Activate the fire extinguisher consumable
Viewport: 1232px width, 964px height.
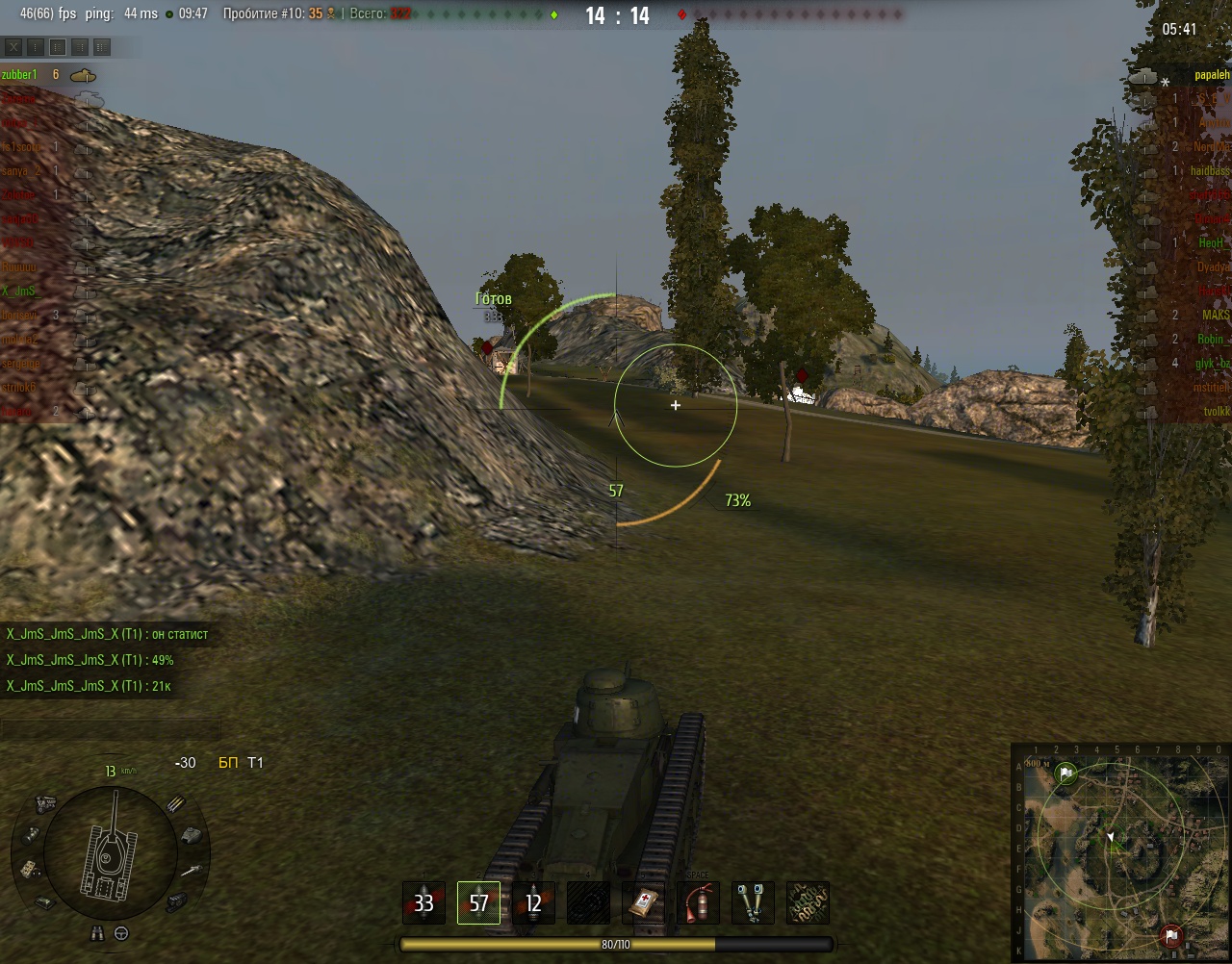pyautogui.click(x=698, y=903)
